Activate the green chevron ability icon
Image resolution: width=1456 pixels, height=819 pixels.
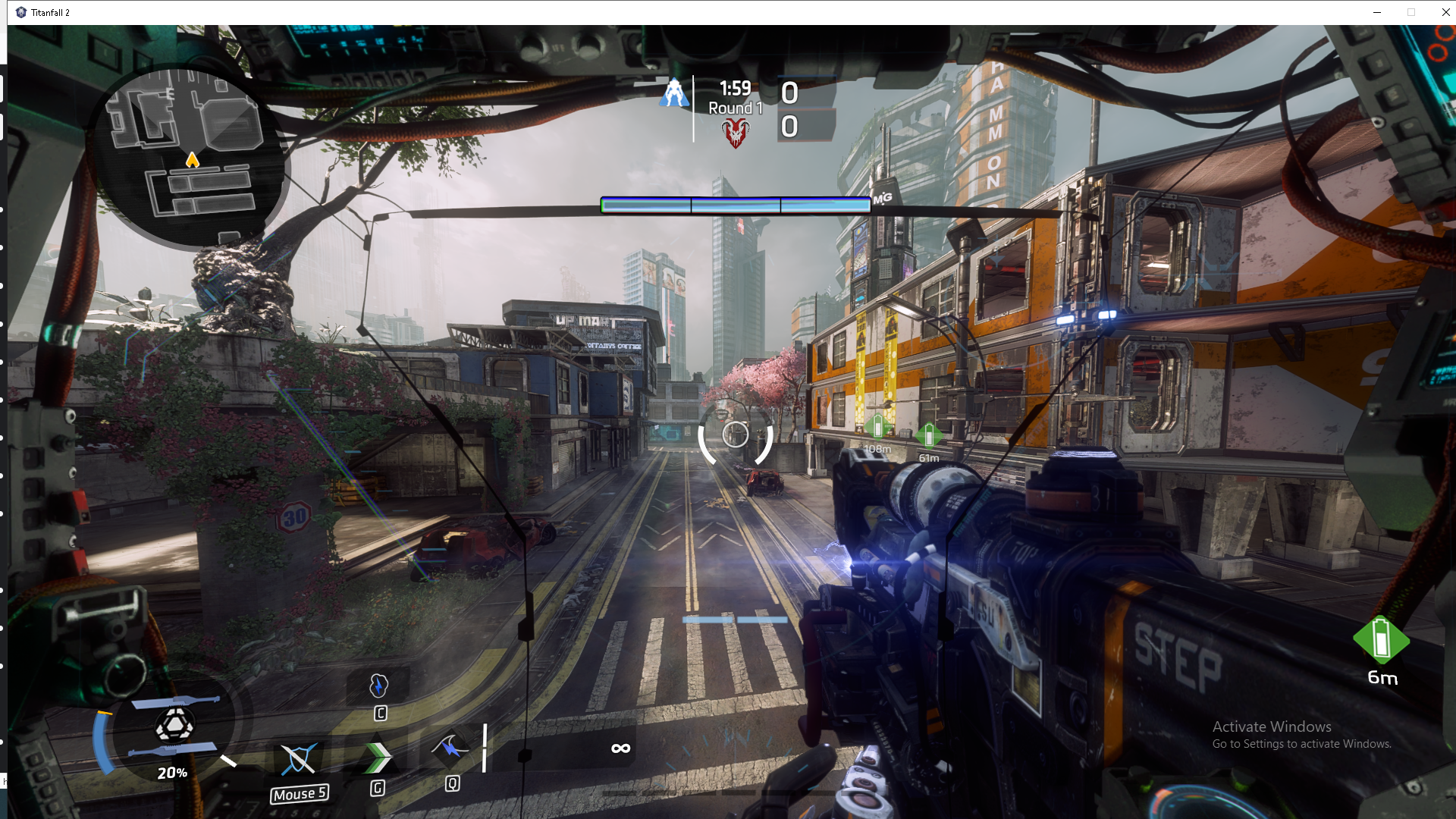click(x=377, y=756)
